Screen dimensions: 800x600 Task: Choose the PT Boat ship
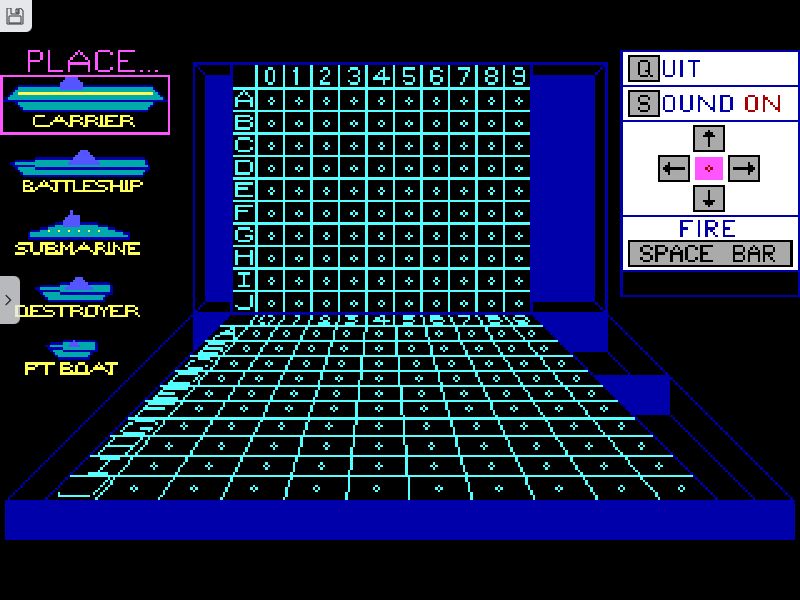point(71,357)
